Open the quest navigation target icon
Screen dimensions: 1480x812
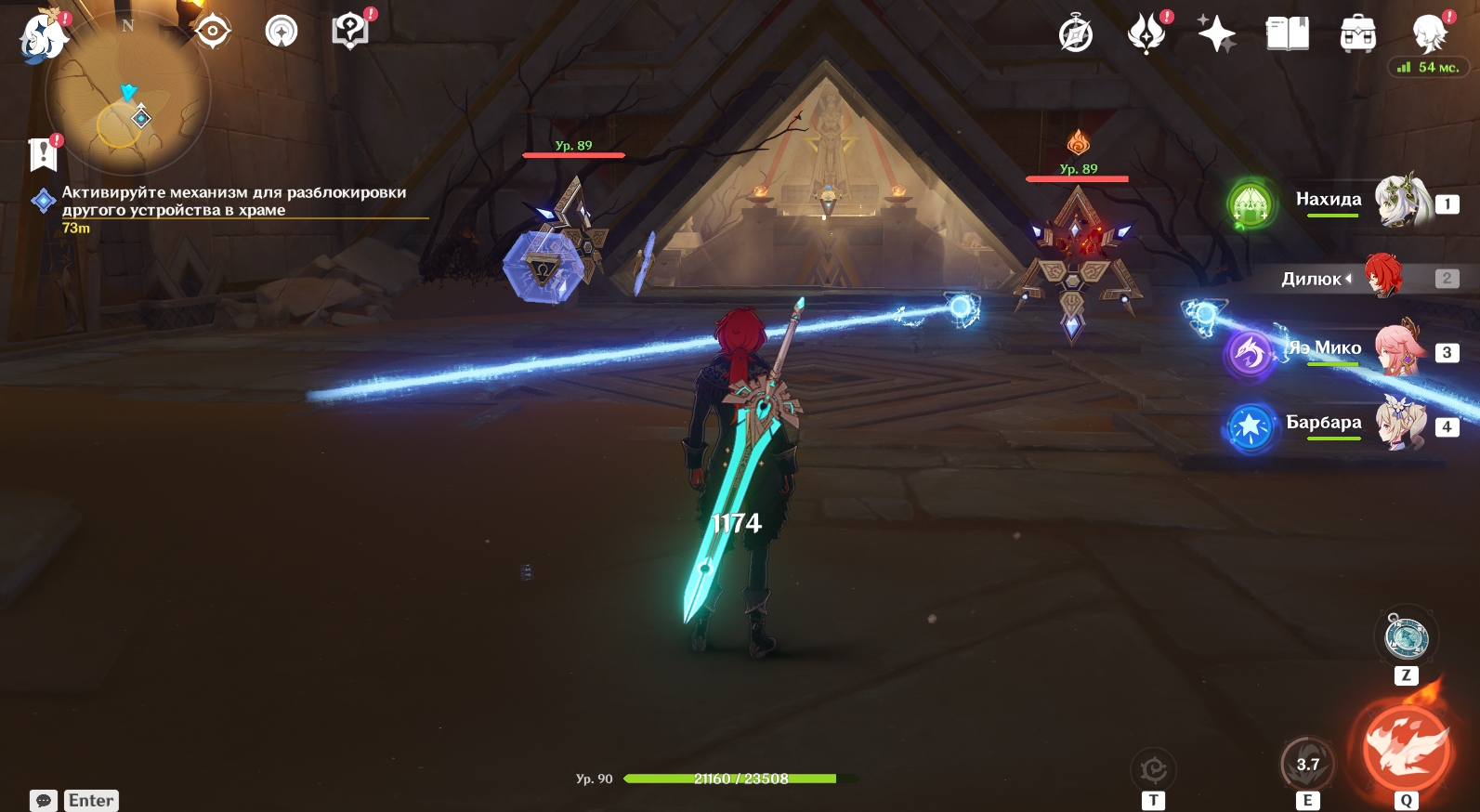pyautogui.click(x=212, y=32)
